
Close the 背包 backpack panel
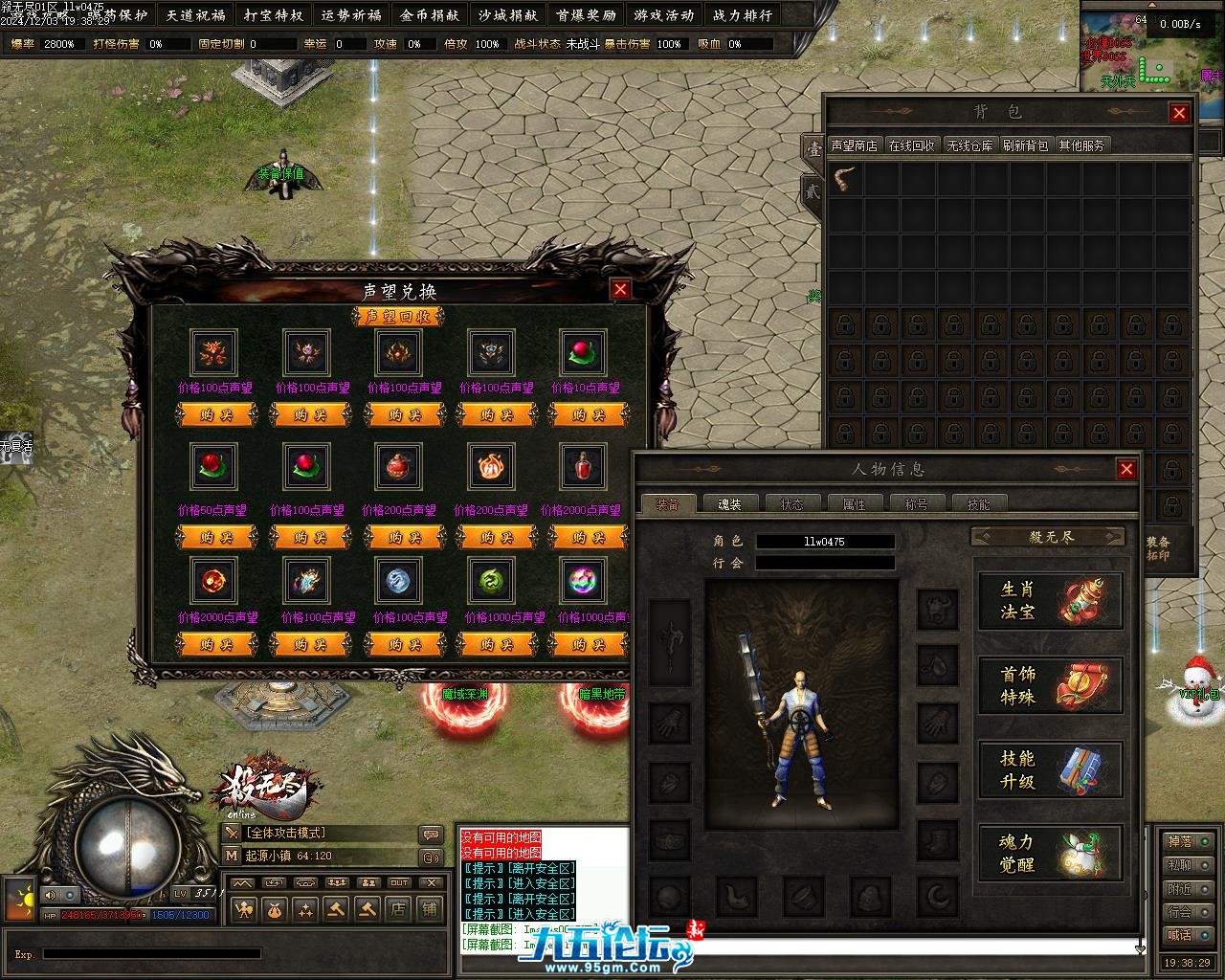1179,113
